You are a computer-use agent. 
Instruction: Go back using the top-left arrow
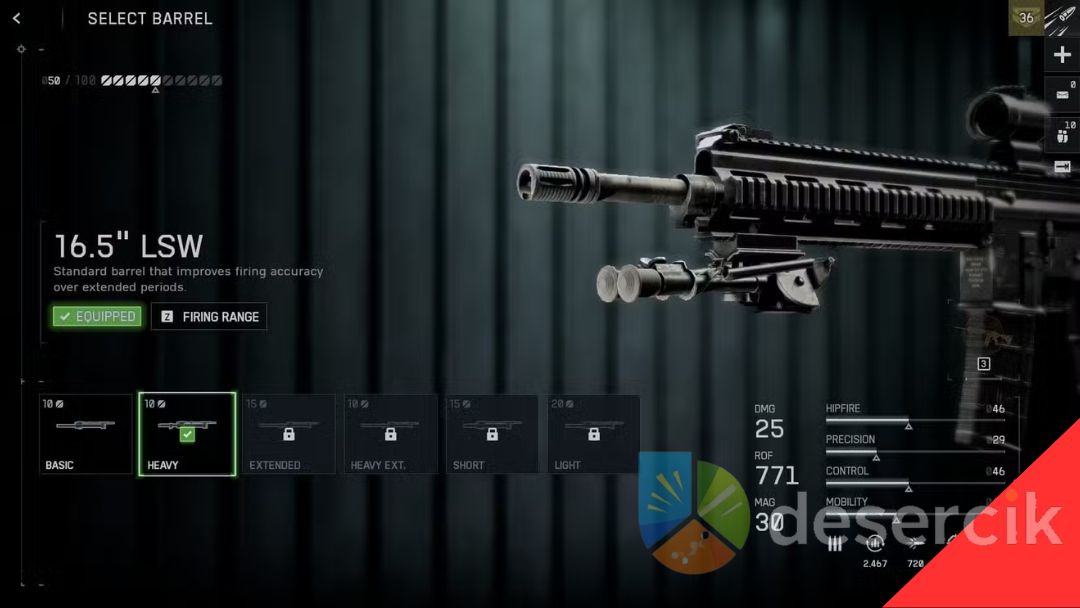17,18
